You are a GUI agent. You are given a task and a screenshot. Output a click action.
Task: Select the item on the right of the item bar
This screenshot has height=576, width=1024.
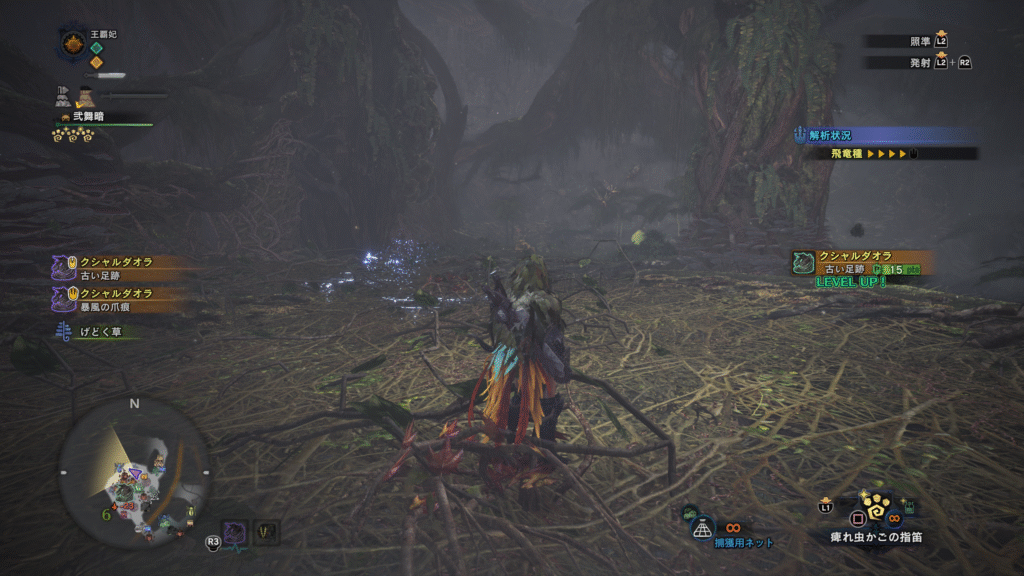click(x=905, y=508)
